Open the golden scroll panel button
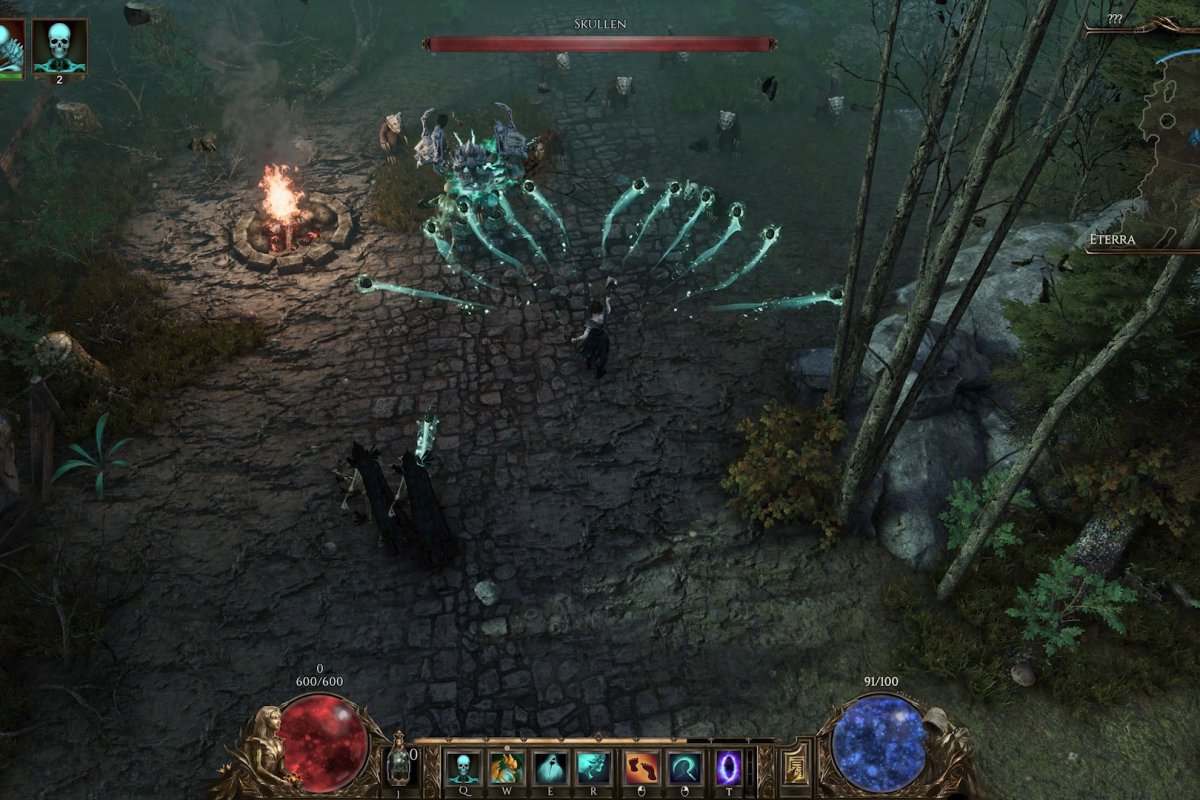The width and height of the screenshot is (1200, 800). coord(795,767)
